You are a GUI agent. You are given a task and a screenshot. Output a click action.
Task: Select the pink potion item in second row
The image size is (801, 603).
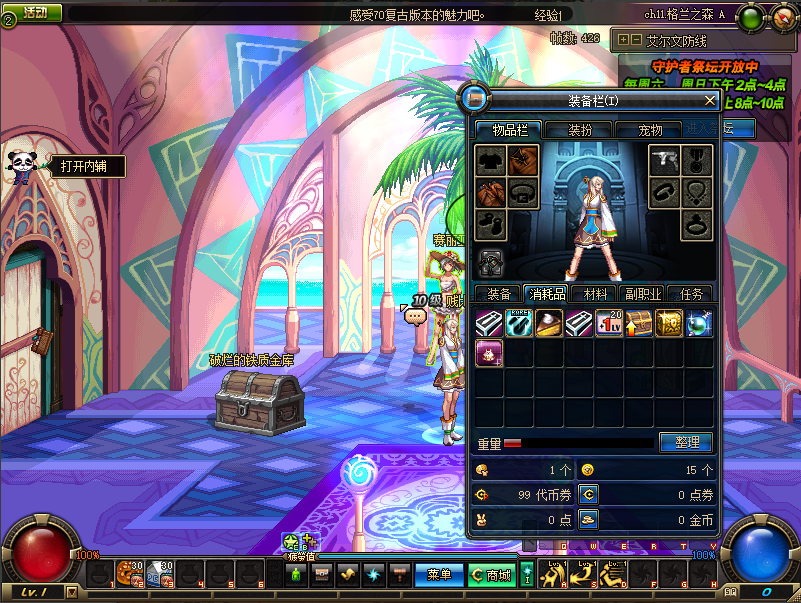point(489,353)
